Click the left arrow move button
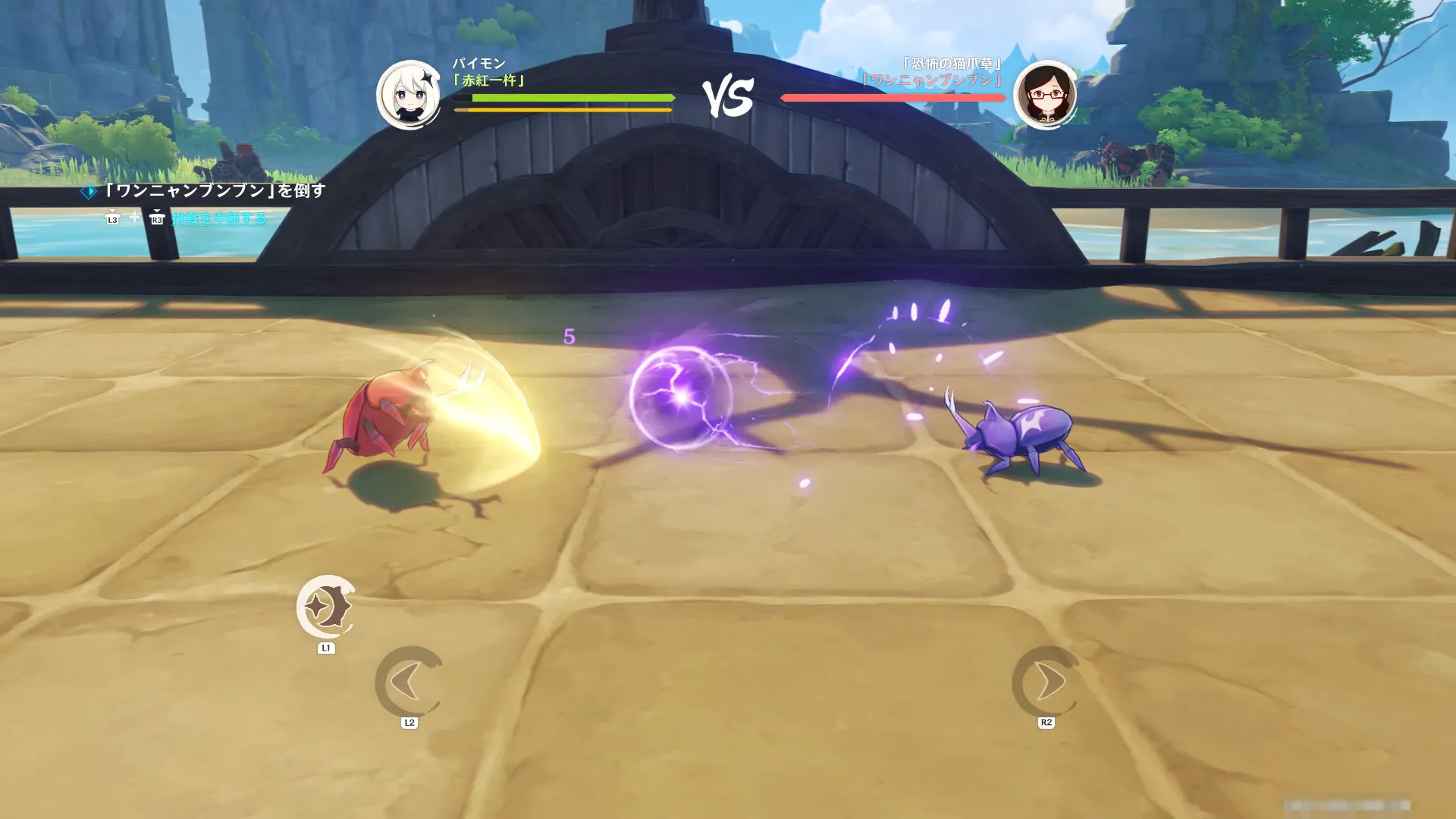 point(409,681)
